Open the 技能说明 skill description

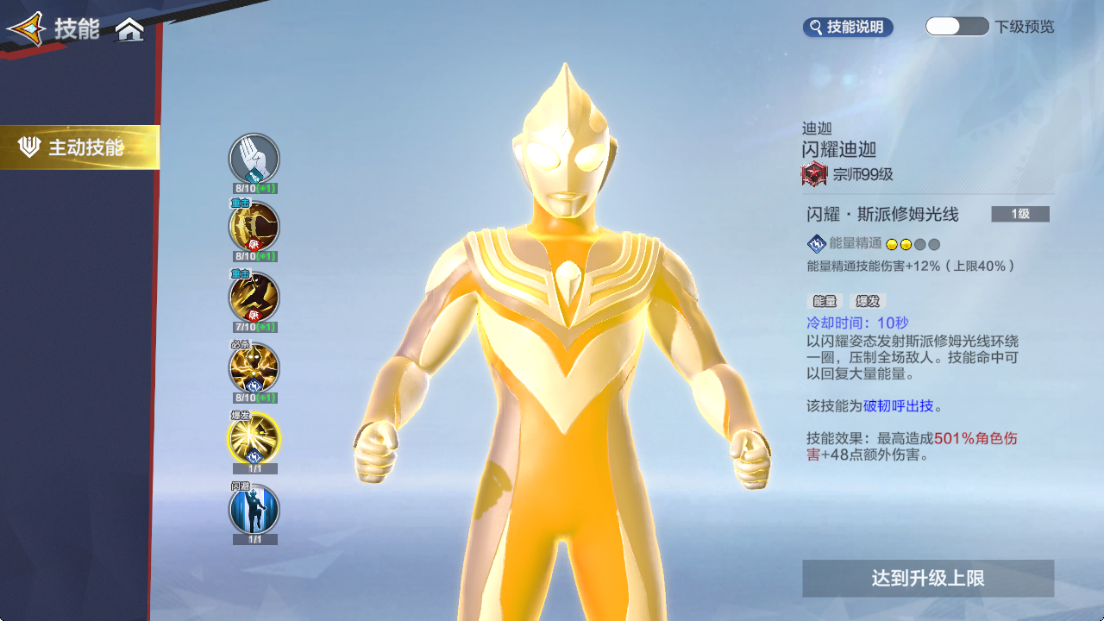pos(847,27)
